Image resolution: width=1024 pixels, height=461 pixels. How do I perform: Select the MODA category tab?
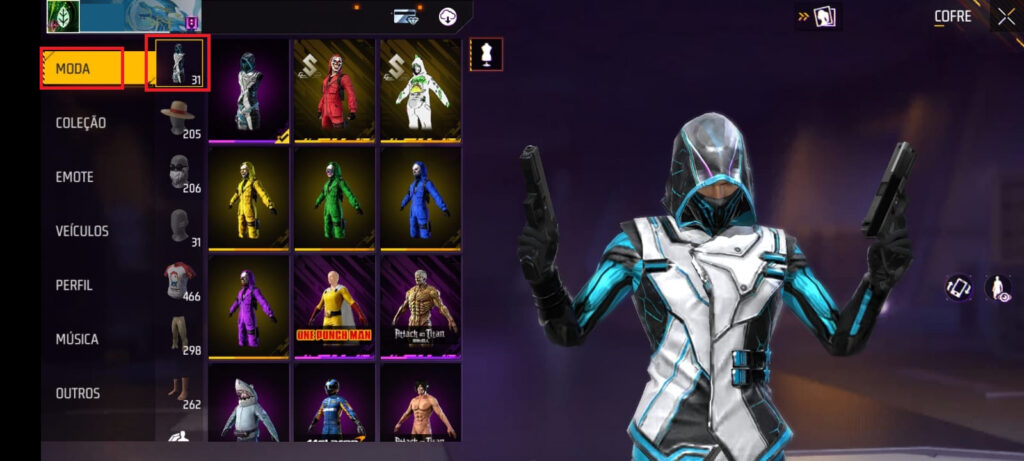point(82,68)
